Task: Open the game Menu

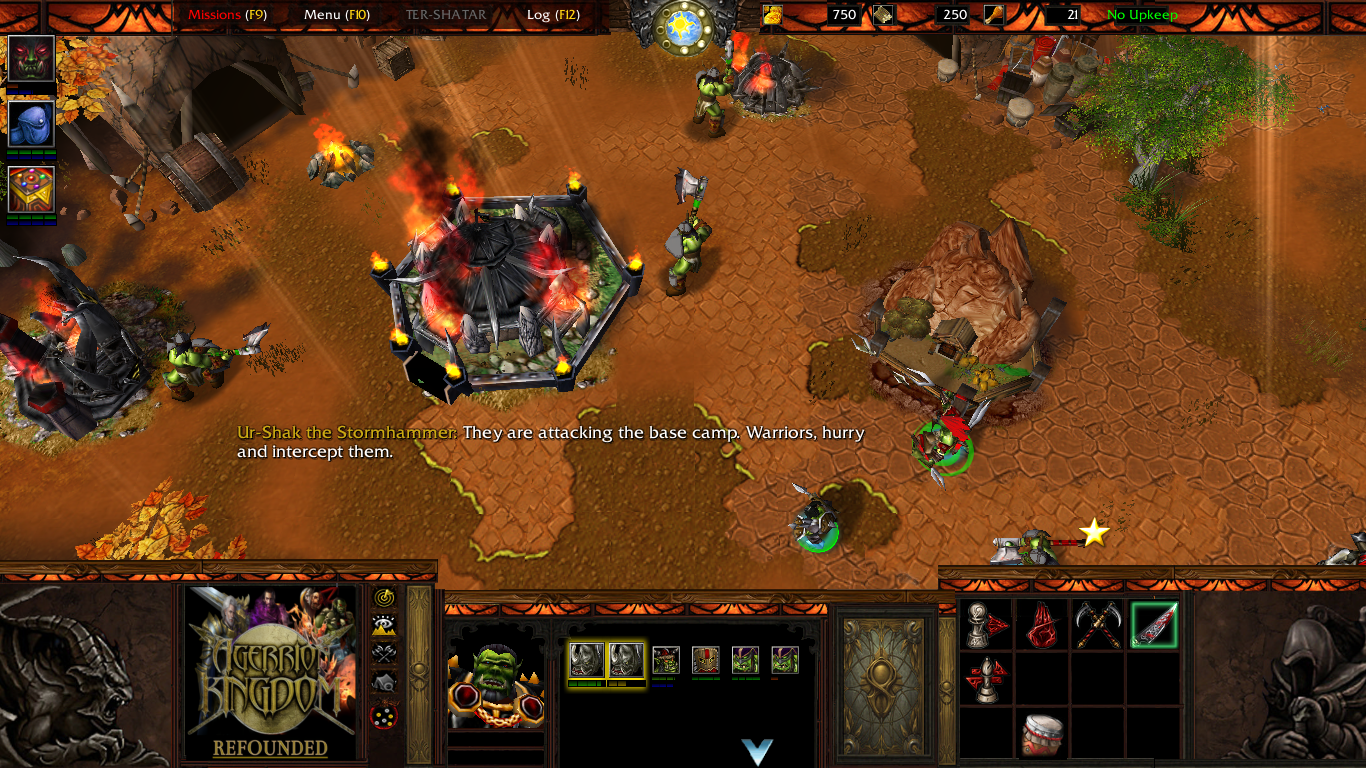Action: click(336, 15)
